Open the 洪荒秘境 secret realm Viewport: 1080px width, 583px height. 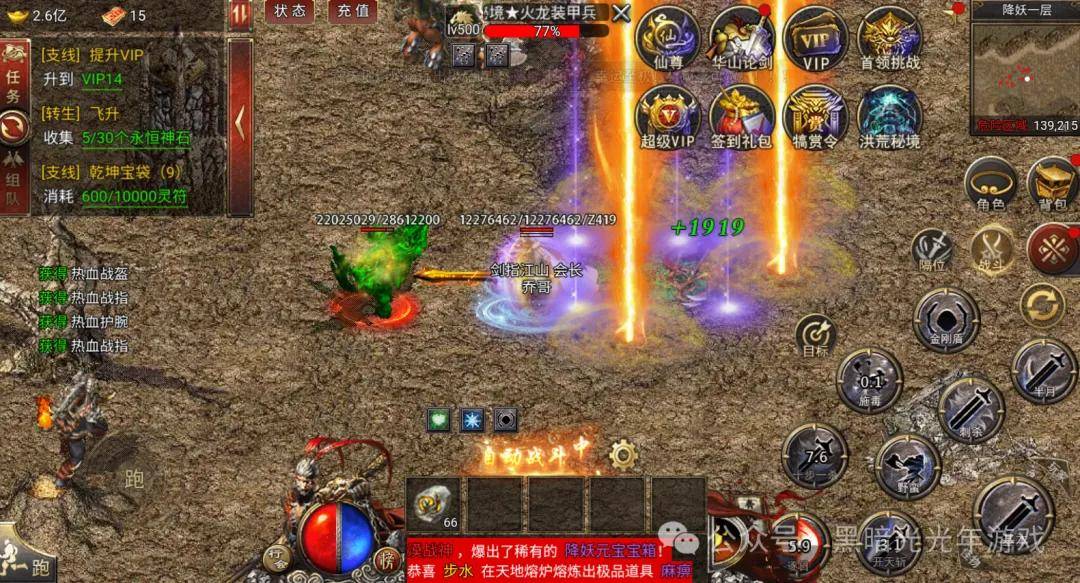click(889, 116)
